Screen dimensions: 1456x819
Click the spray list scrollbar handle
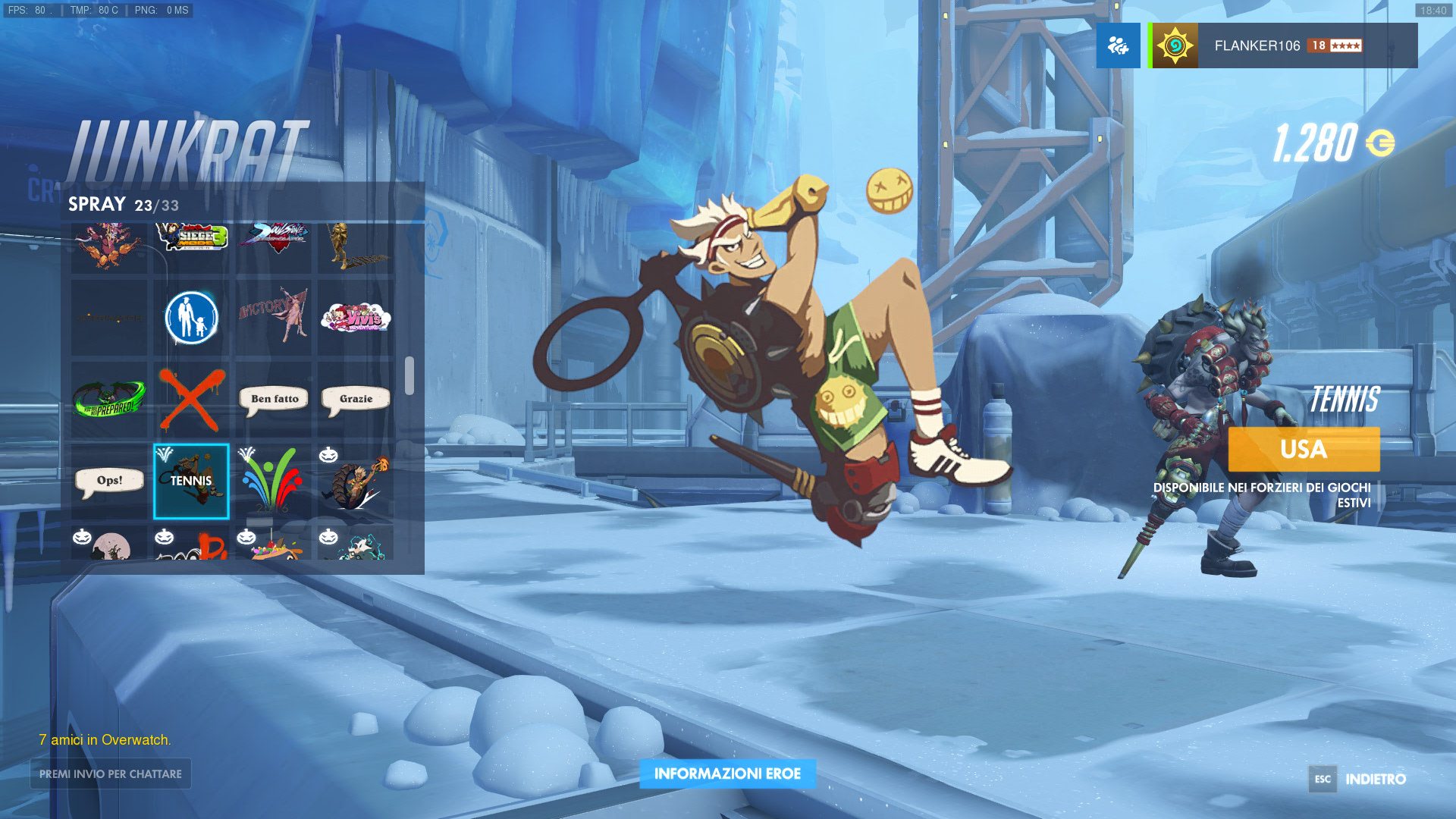point(409,375)
